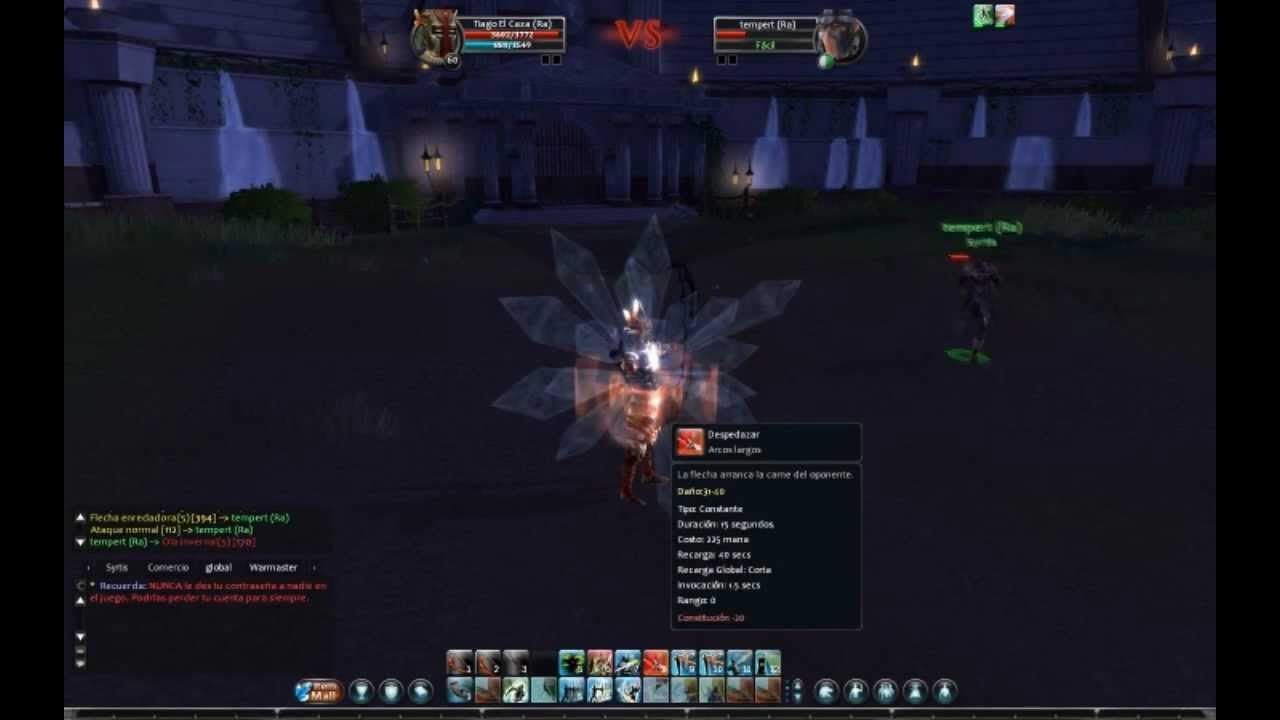Viewport: 1280px width, 720px height.
Task: Select the Warmaster chat tab
Action: pyautogui.click(x=274, y=567)
